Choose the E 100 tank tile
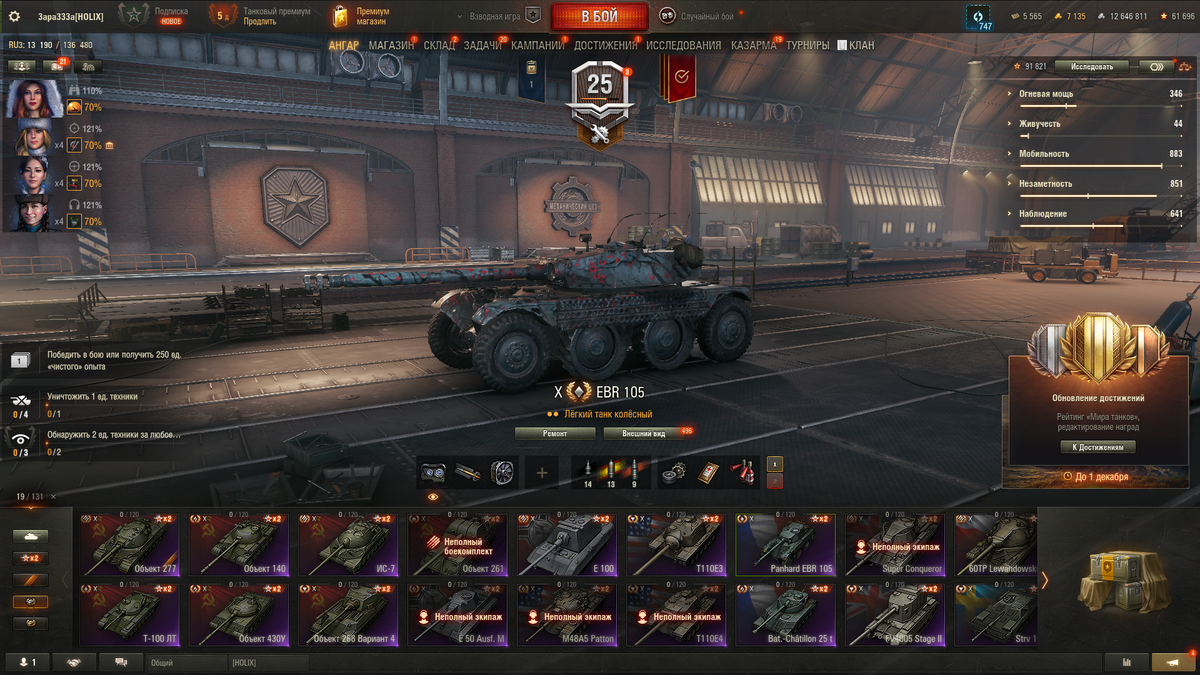Viewport: 1200px width, 675px height. pyautogui.click(x=565, y=547)
